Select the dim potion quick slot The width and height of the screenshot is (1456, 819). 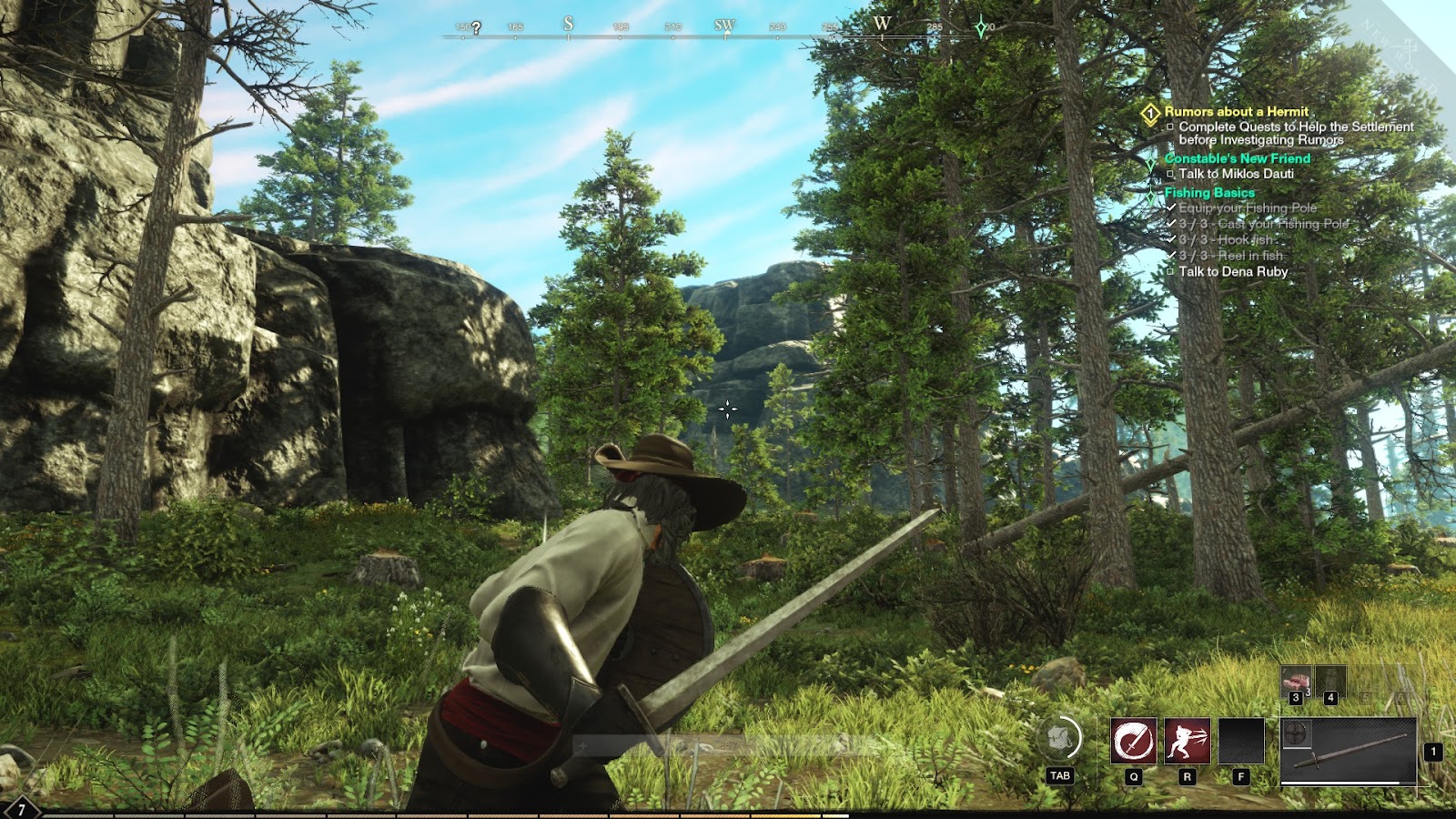[x=1330, y=682]
